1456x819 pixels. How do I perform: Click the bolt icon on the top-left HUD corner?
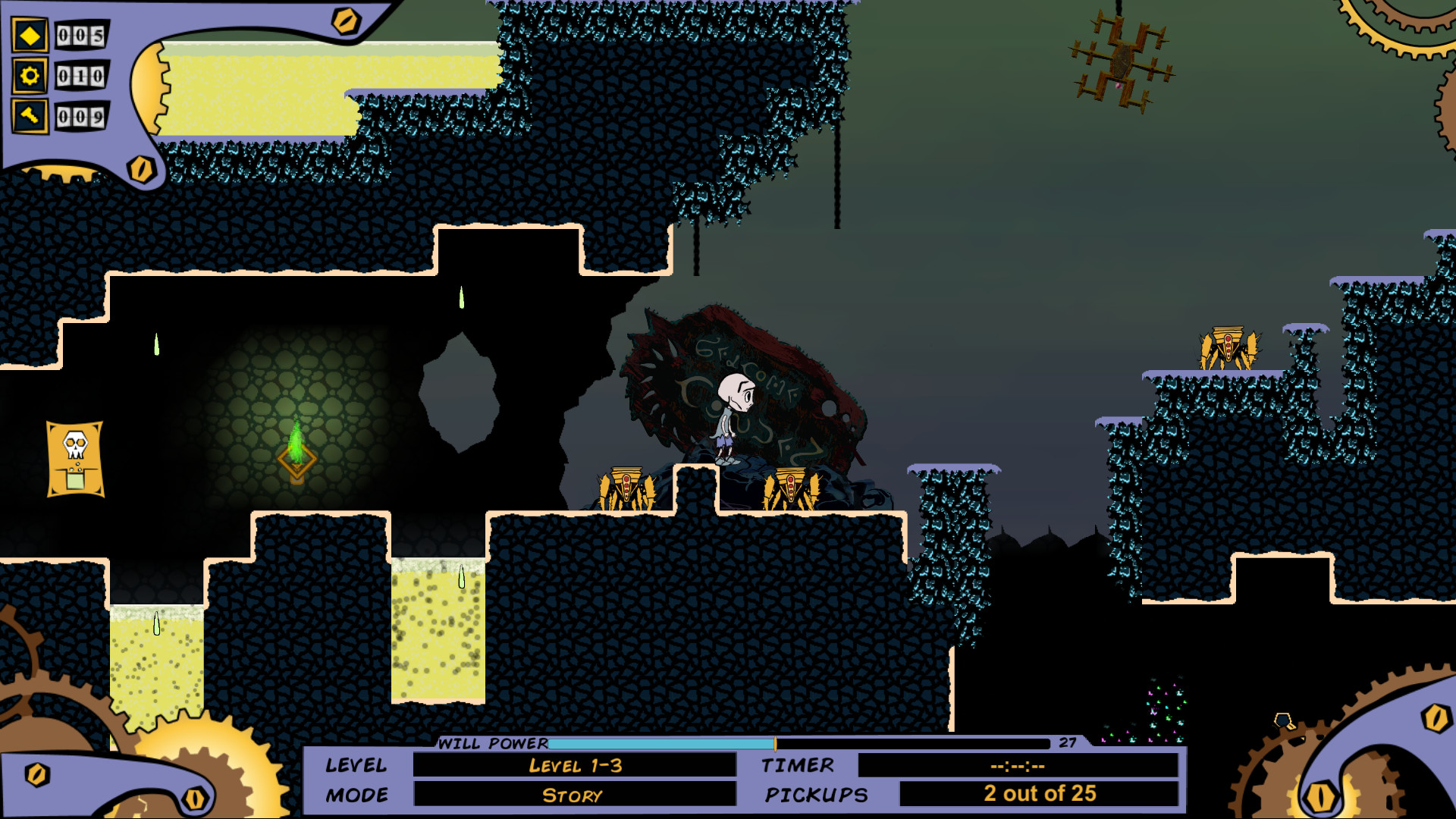click(346, 21)
